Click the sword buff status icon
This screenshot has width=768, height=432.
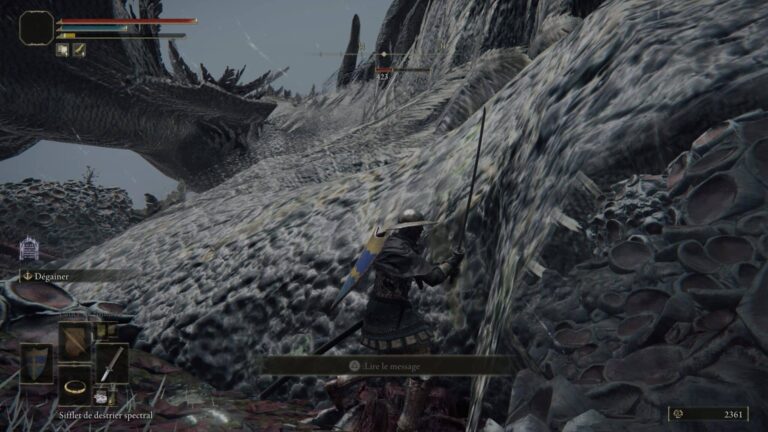pyautogui.click(x=78, y=50)
